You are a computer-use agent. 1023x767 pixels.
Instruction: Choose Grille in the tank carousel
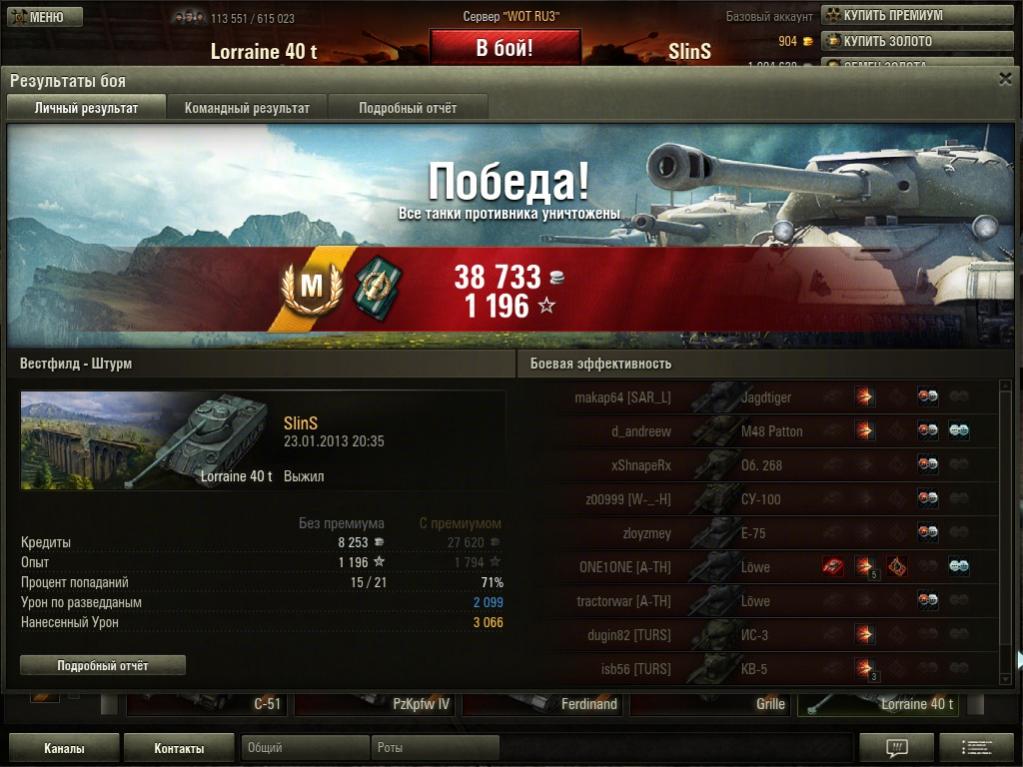coord(710,704)
